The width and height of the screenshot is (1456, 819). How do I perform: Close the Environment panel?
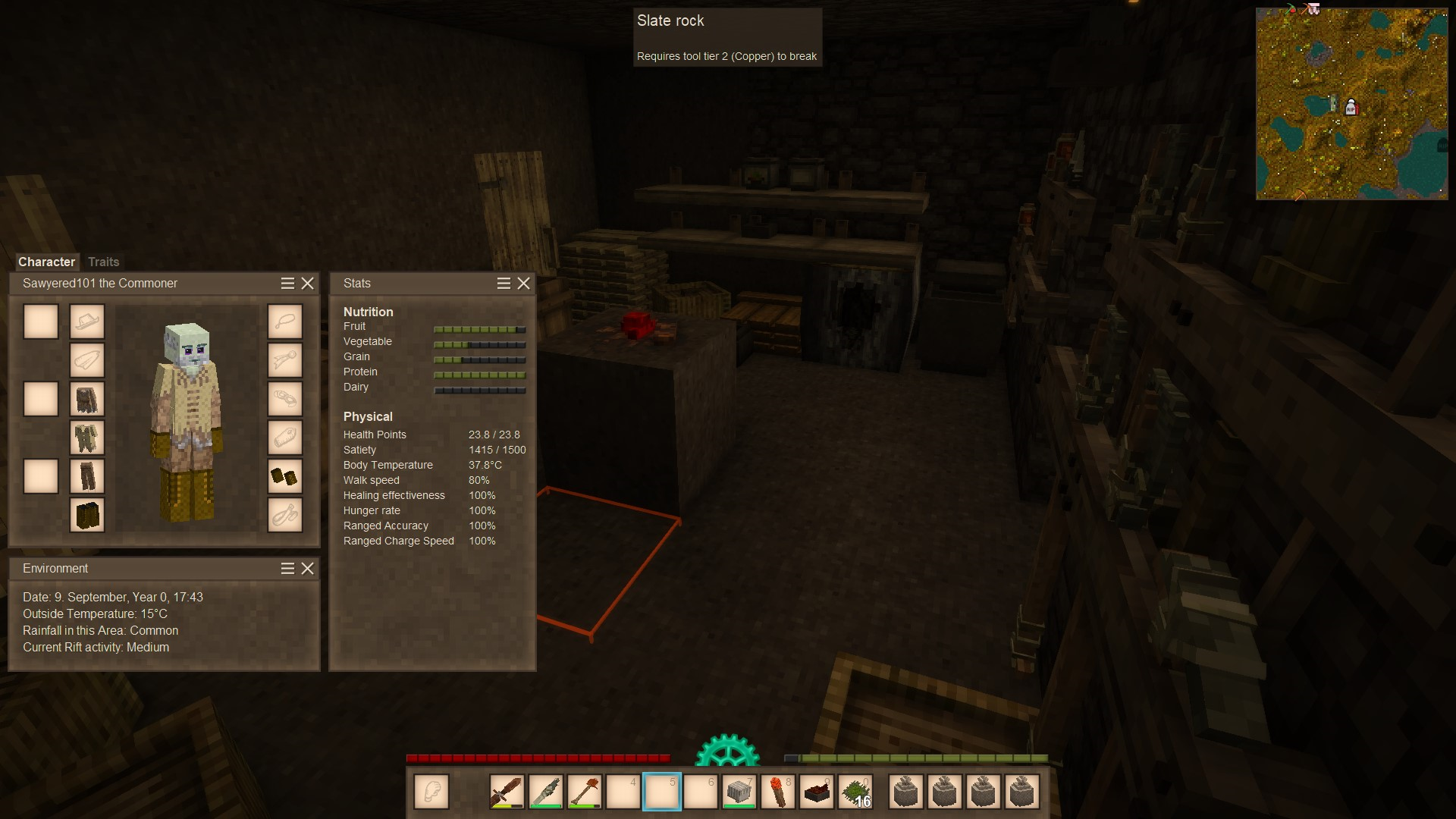point(307,568)
